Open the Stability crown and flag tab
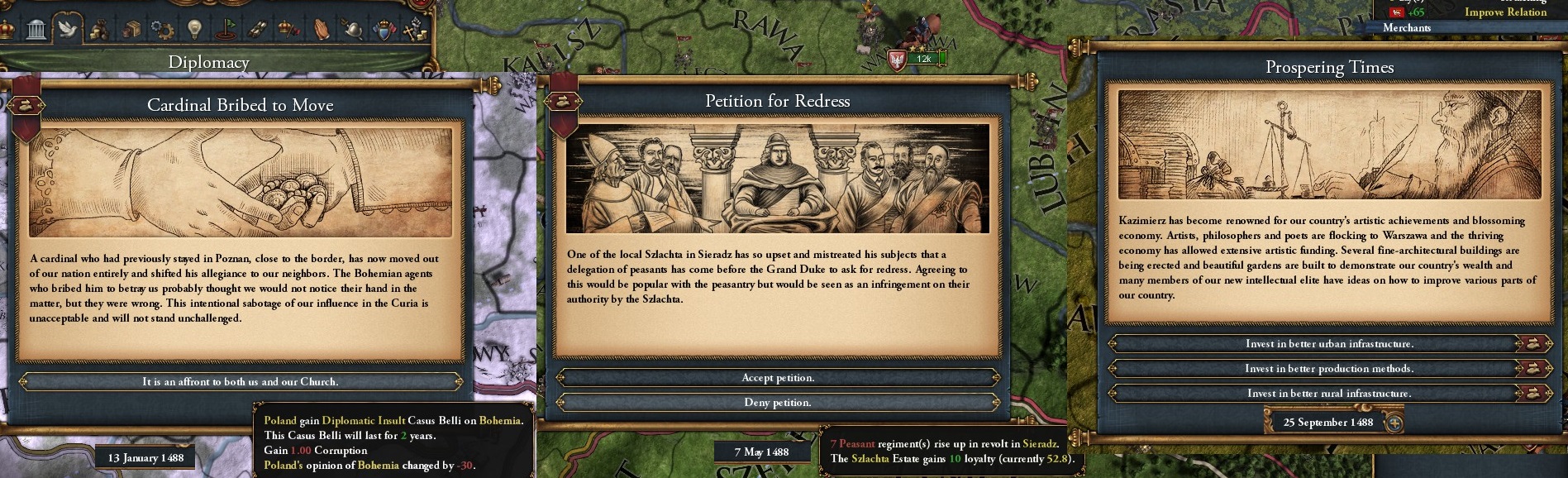1568x478 pixels. [x=288, y=31]
